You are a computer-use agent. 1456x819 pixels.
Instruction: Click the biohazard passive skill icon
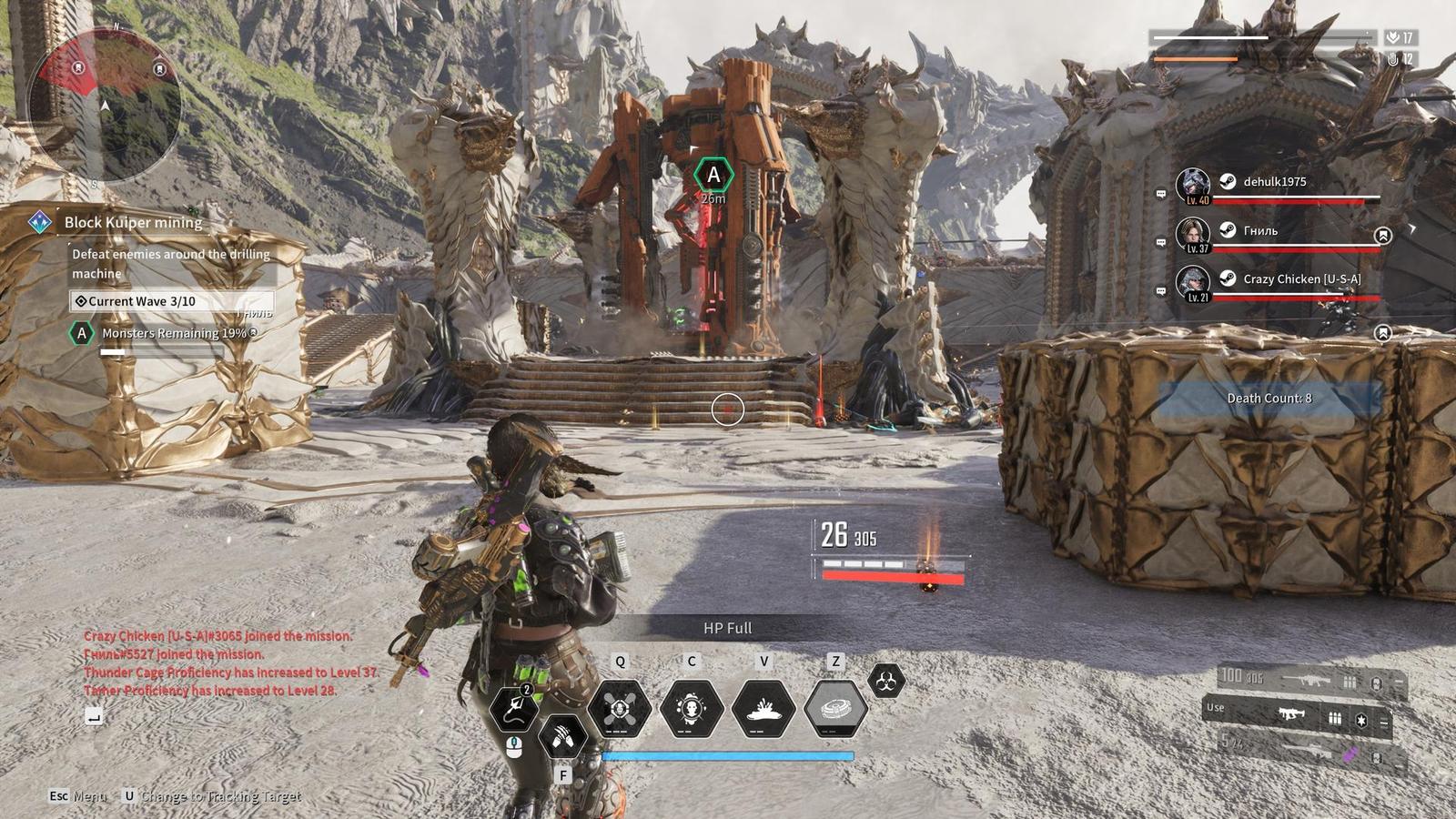tap(886, 680)
